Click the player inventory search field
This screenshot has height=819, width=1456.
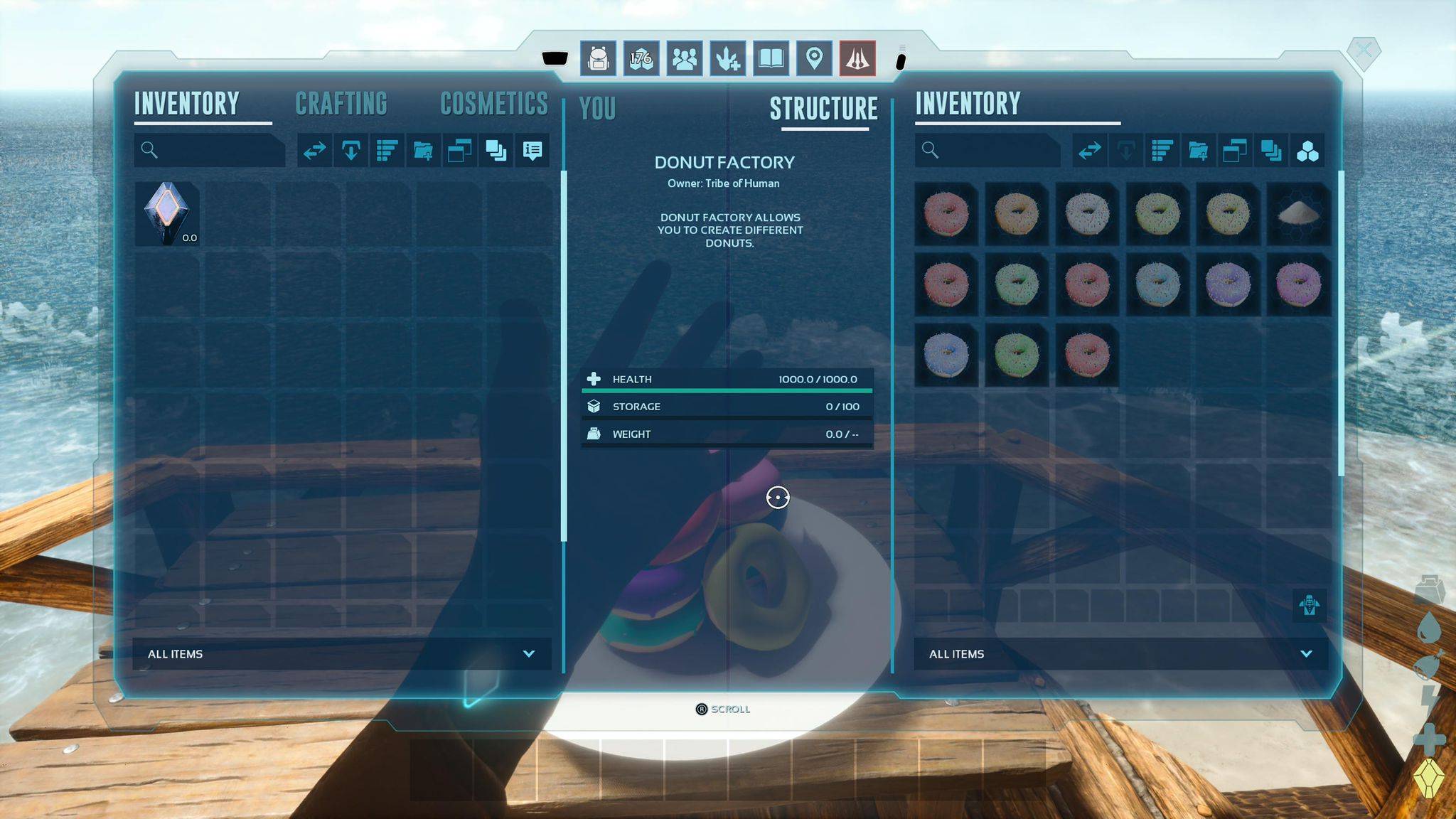point(213,150)
